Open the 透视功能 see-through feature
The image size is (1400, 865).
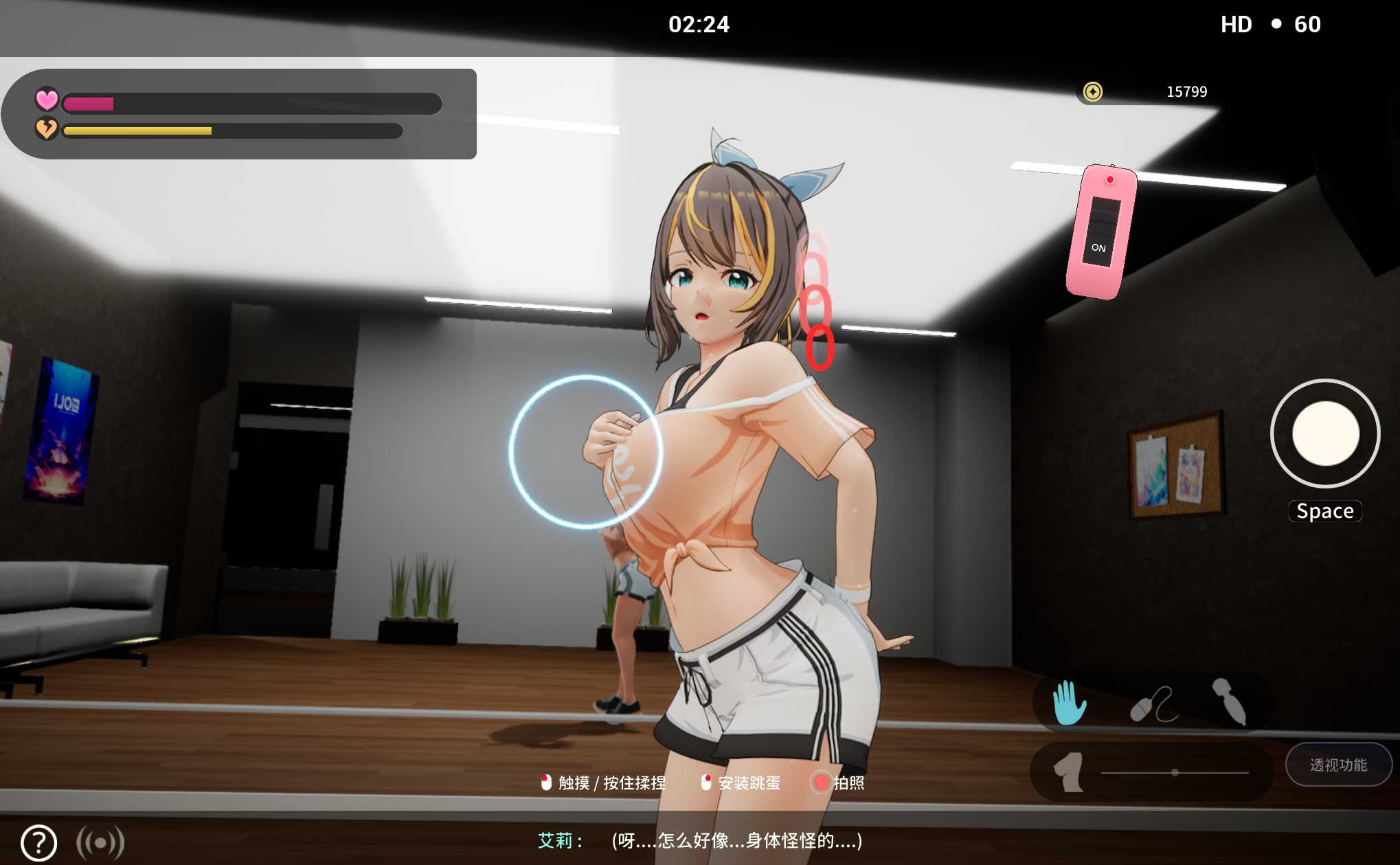(1337, 765)
